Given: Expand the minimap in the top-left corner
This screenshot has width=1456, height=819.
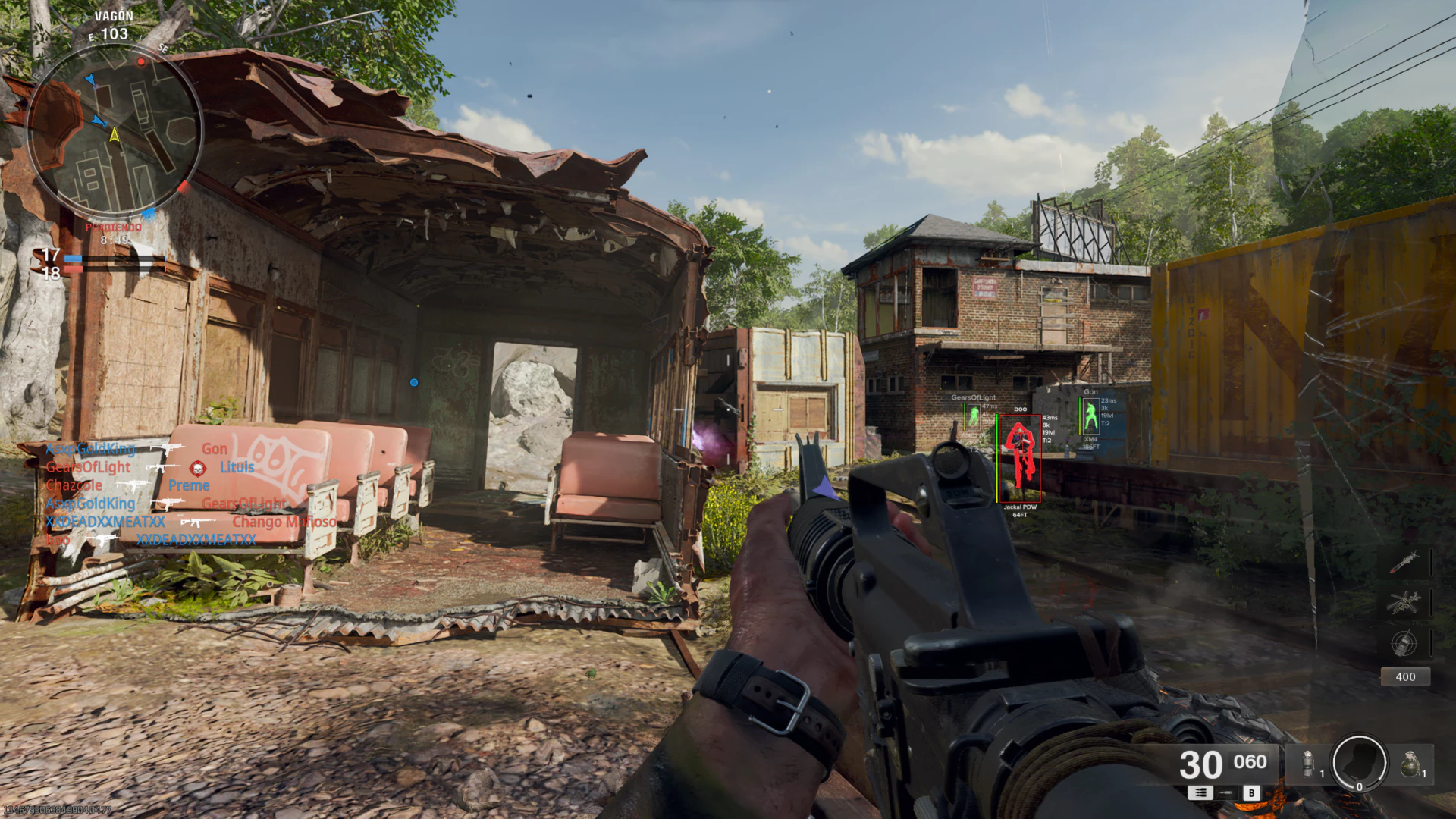Looking at the screenshot, I should (114, 129).
